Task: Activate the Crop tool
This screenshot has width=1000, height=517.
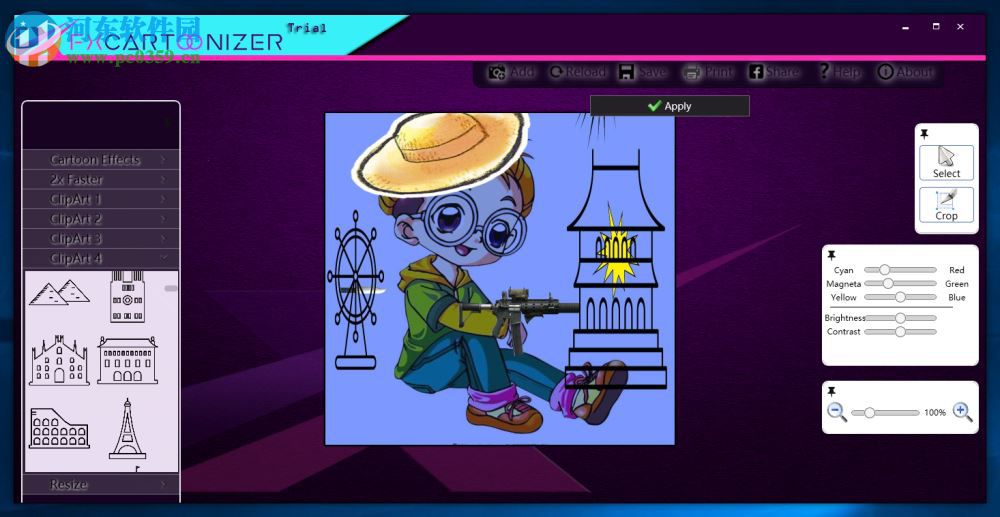Action: pyautogui.click(x=946, y=204)
